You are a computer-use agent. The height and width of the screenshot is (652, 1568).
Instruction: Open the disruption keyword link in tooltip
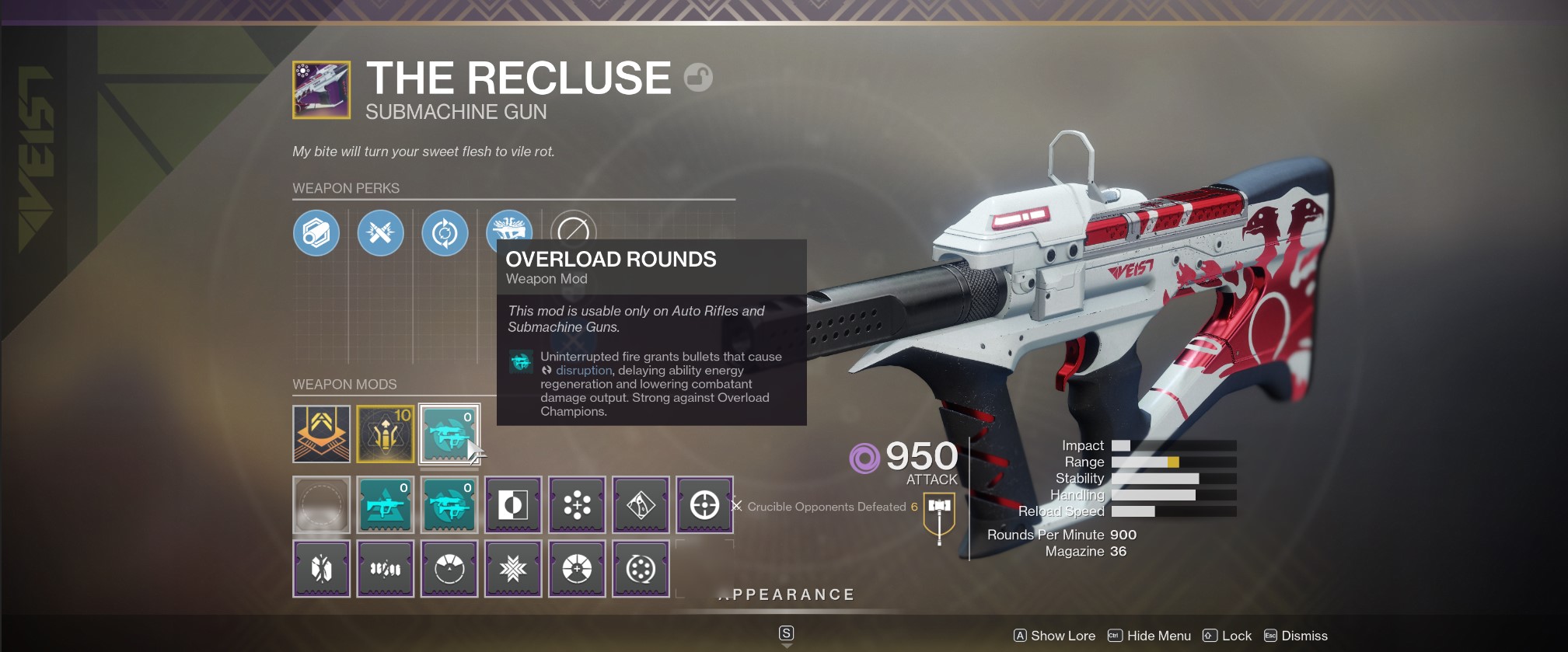point(583,371)
